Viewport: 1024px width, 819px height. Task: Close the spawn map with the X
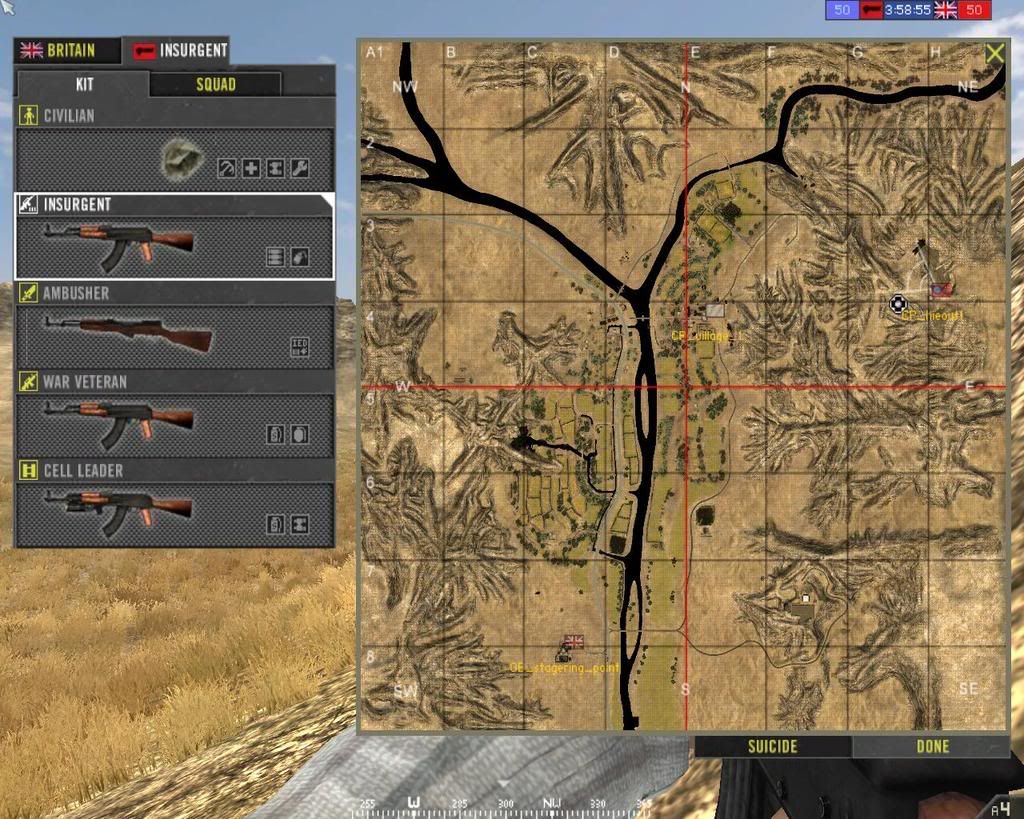[994, 54]
